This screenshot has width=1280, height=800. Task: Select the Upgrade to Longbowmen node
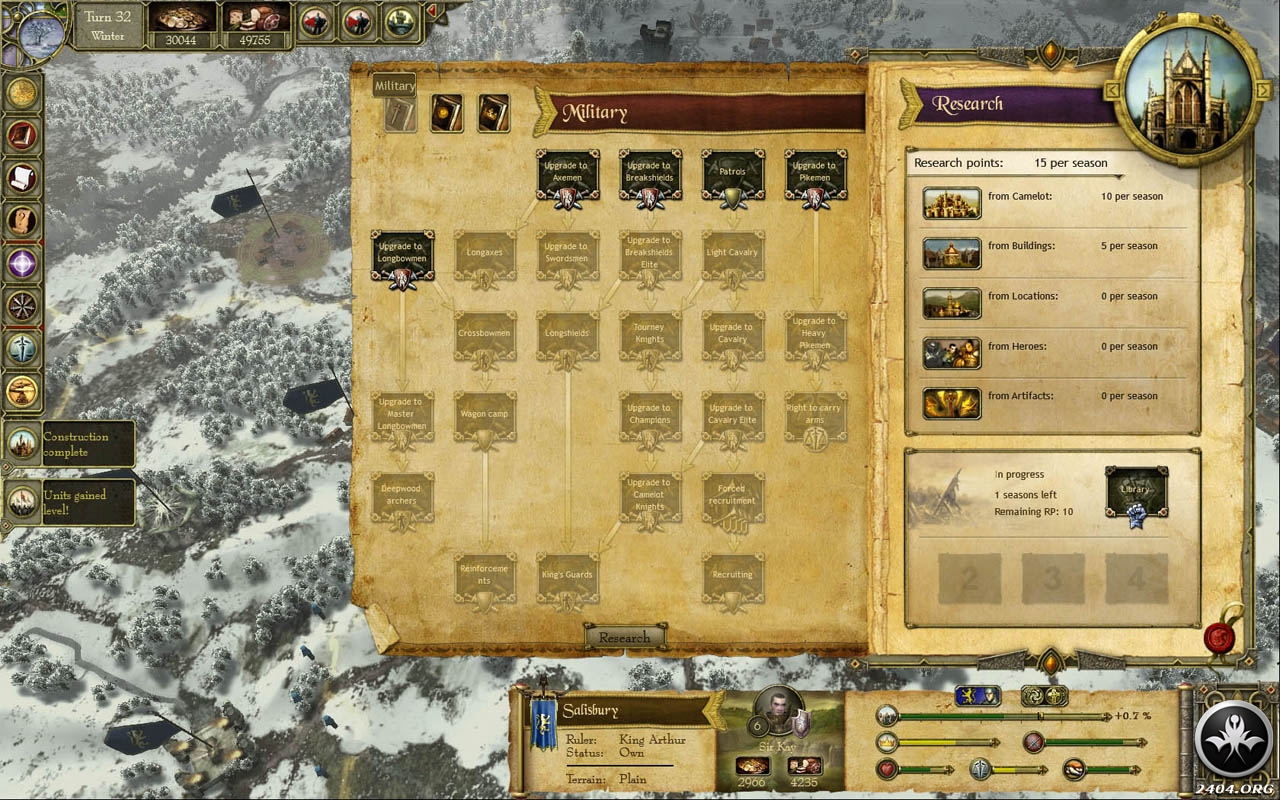402,255
